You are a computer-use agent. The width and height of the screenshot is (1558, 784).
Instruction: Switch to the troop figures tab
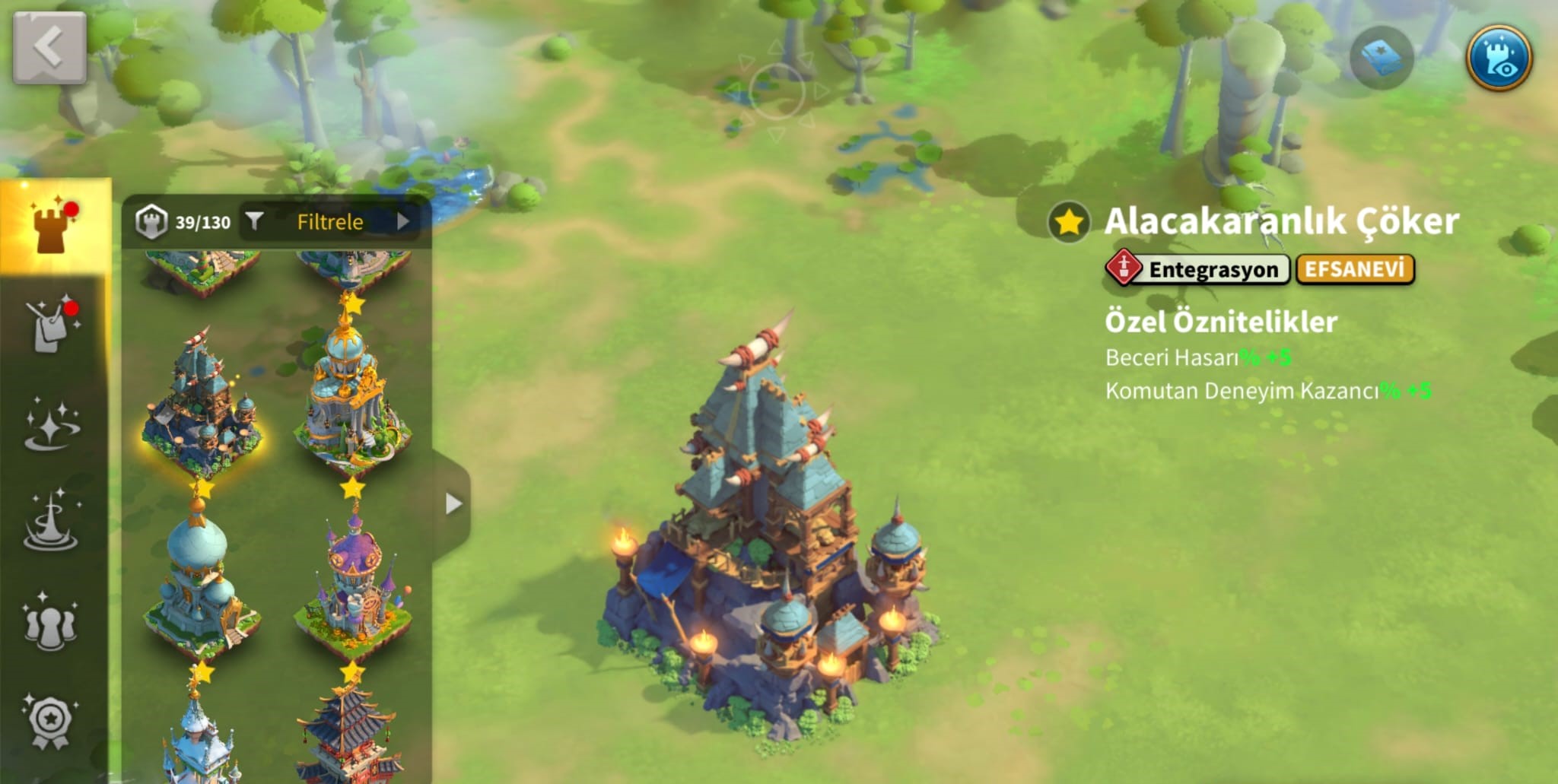pos(51,623)
